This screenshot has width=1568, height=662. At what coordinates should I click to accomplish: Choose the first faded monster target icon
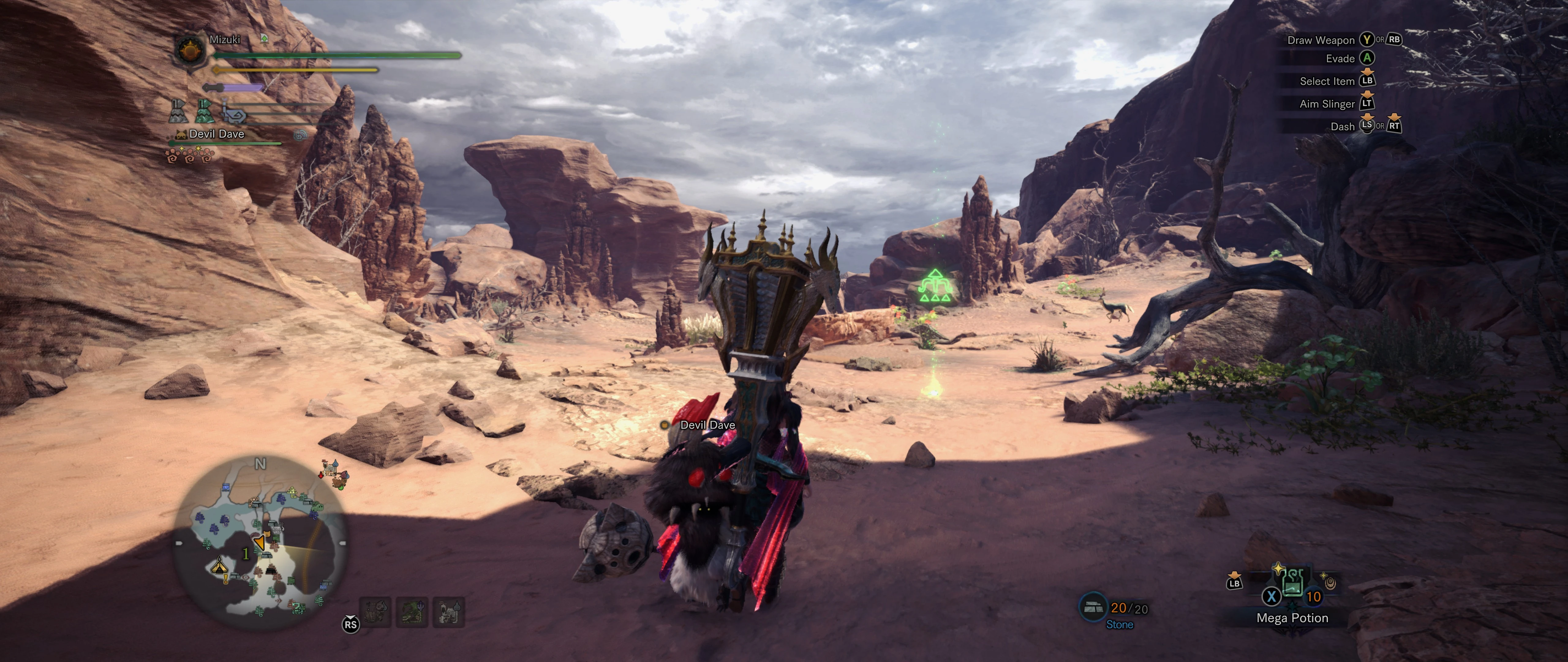[x=375, y=611]
